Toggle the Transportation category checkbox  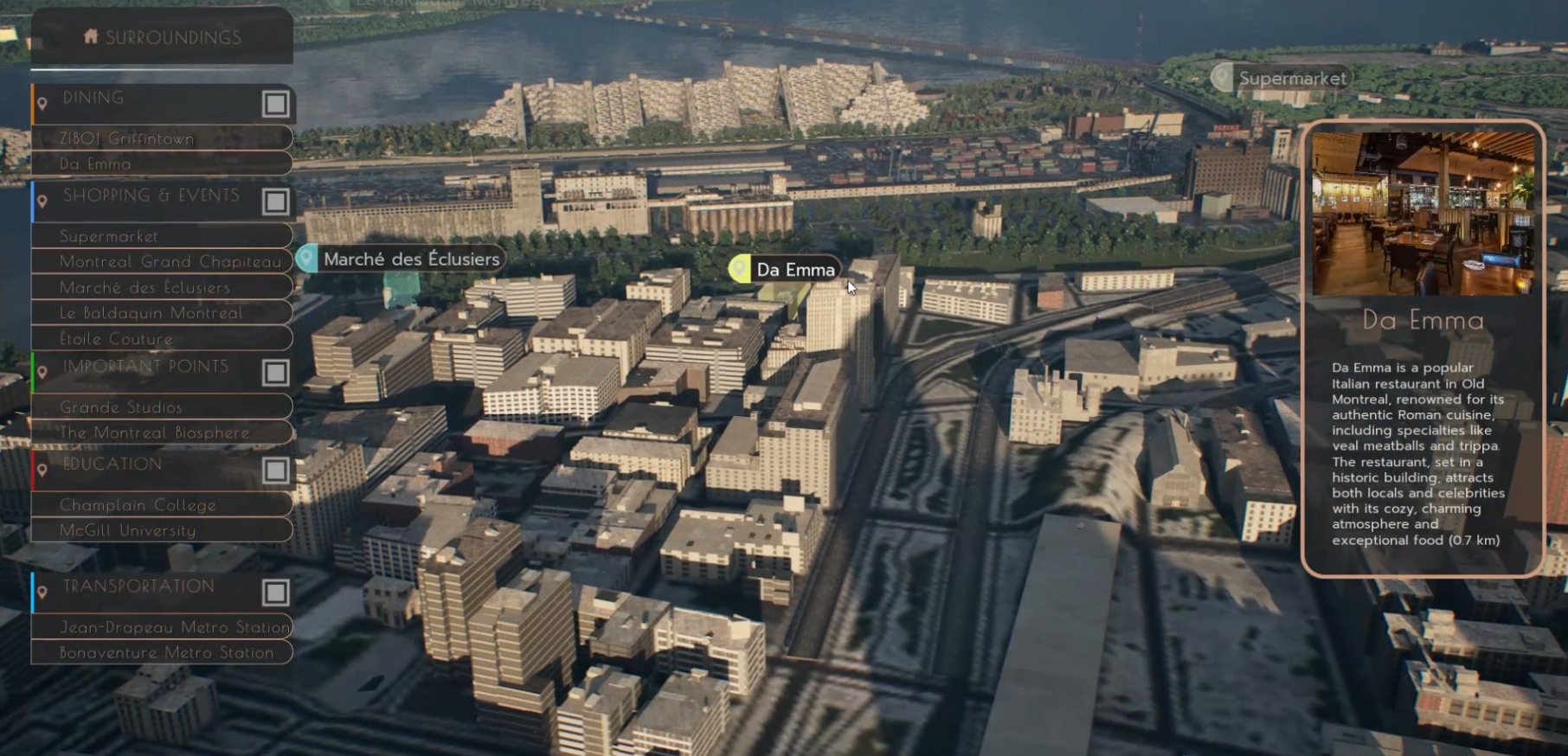(275, 593)
